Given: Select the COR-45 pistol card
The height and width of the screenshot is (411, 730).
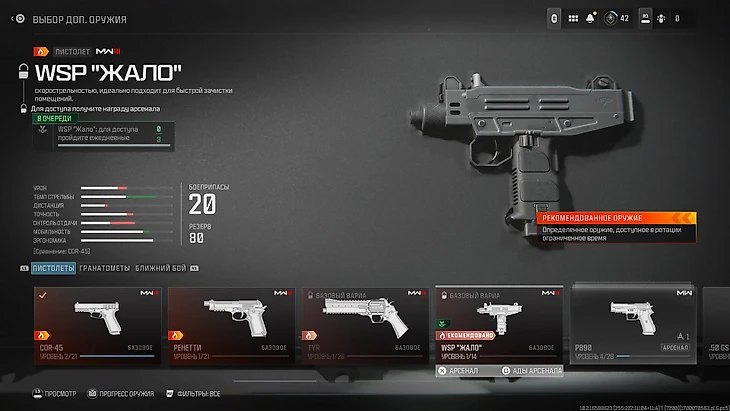Looking at the screenshot, I should coord(97,324).
